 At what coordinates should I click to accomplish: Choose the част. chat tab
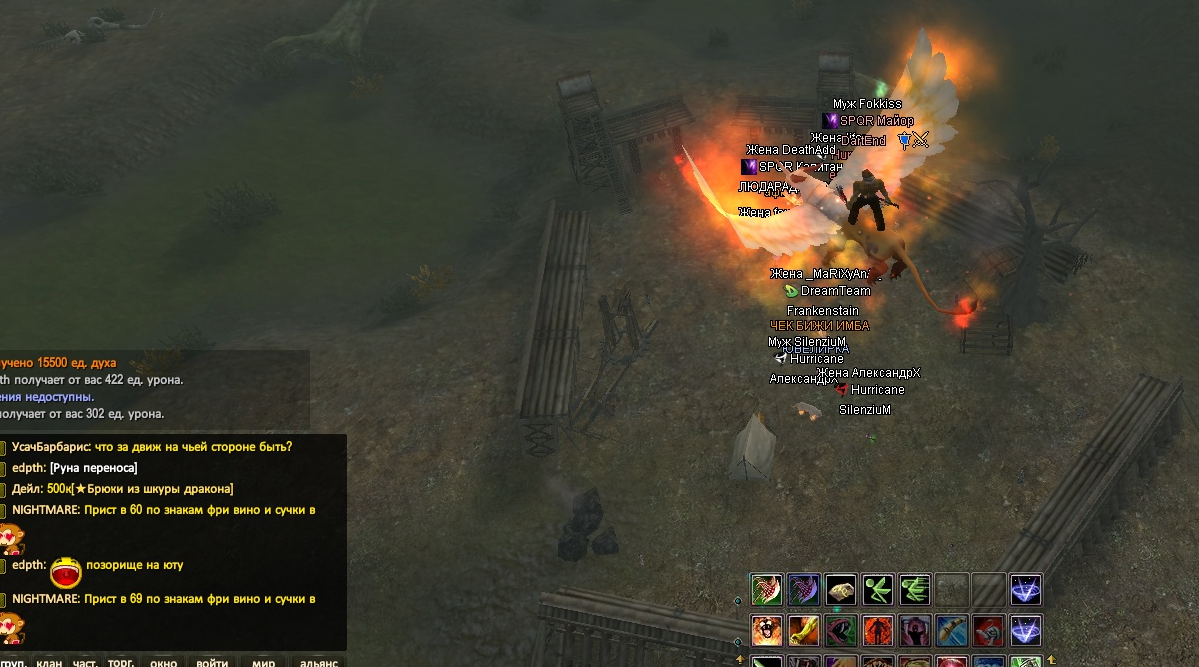pyautogui.click(x=85, y=661)
